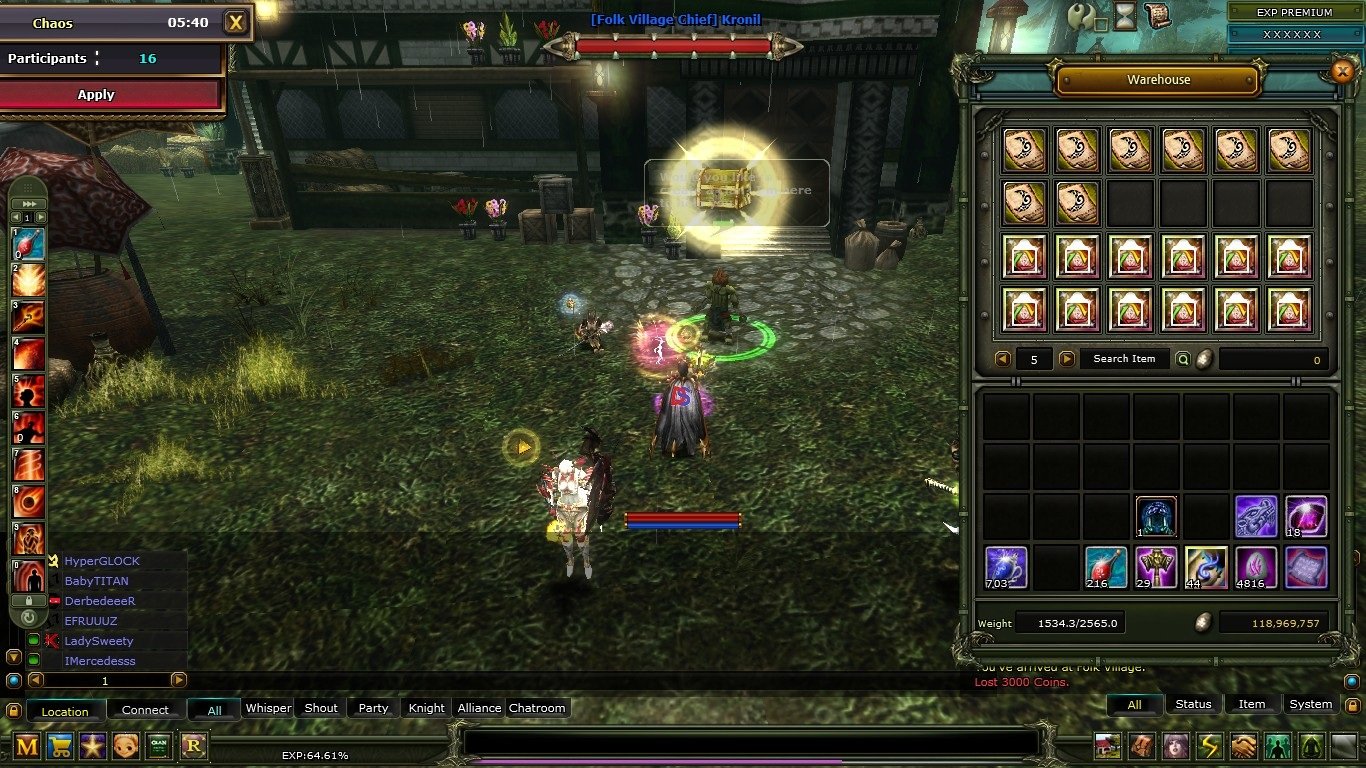Viewport: 1366px width, 768px height.
Task: Filter the message log by System
Action: (x=1310, y=704)
